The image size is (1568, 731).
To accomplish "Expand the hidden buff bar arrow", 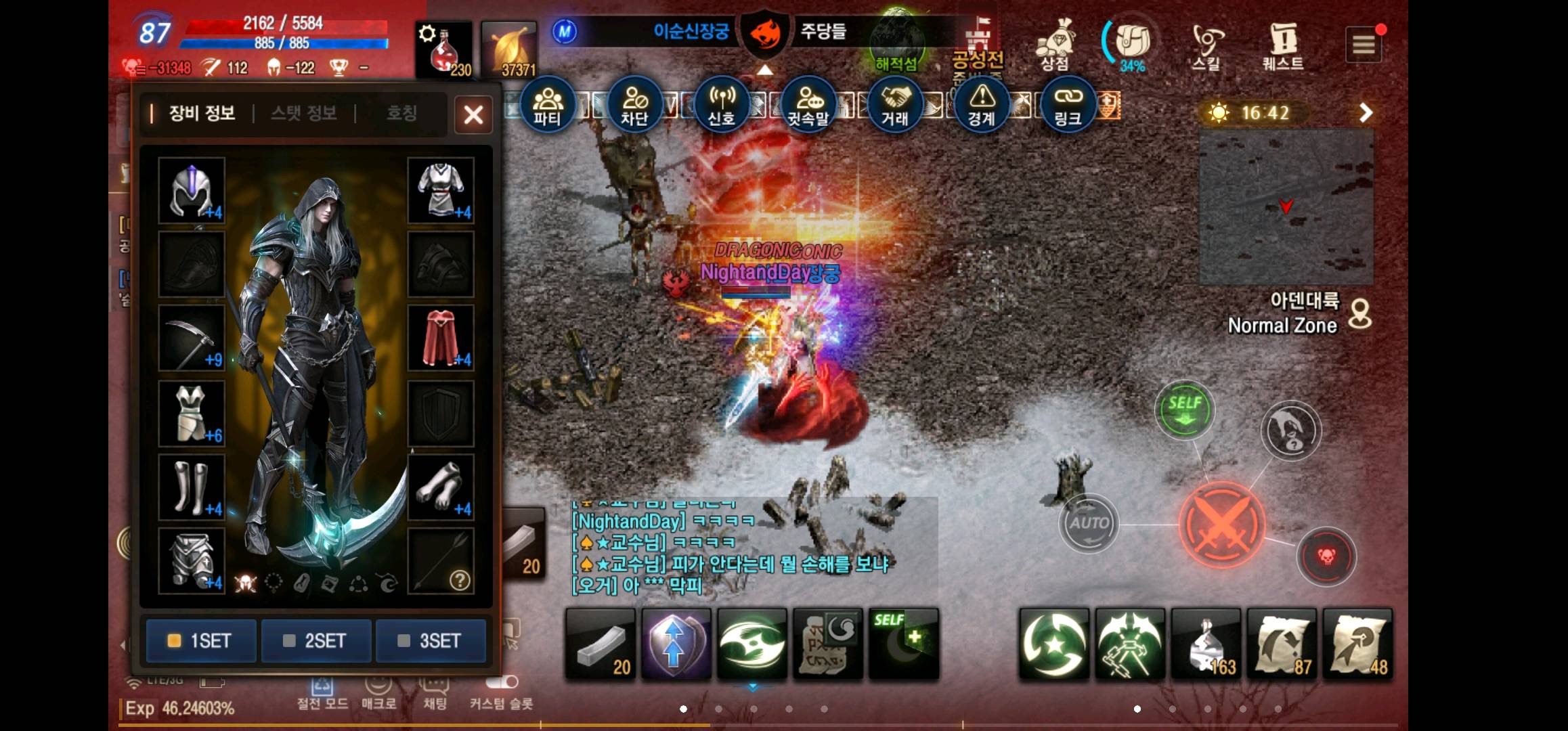I will click(x=765, y=70).
